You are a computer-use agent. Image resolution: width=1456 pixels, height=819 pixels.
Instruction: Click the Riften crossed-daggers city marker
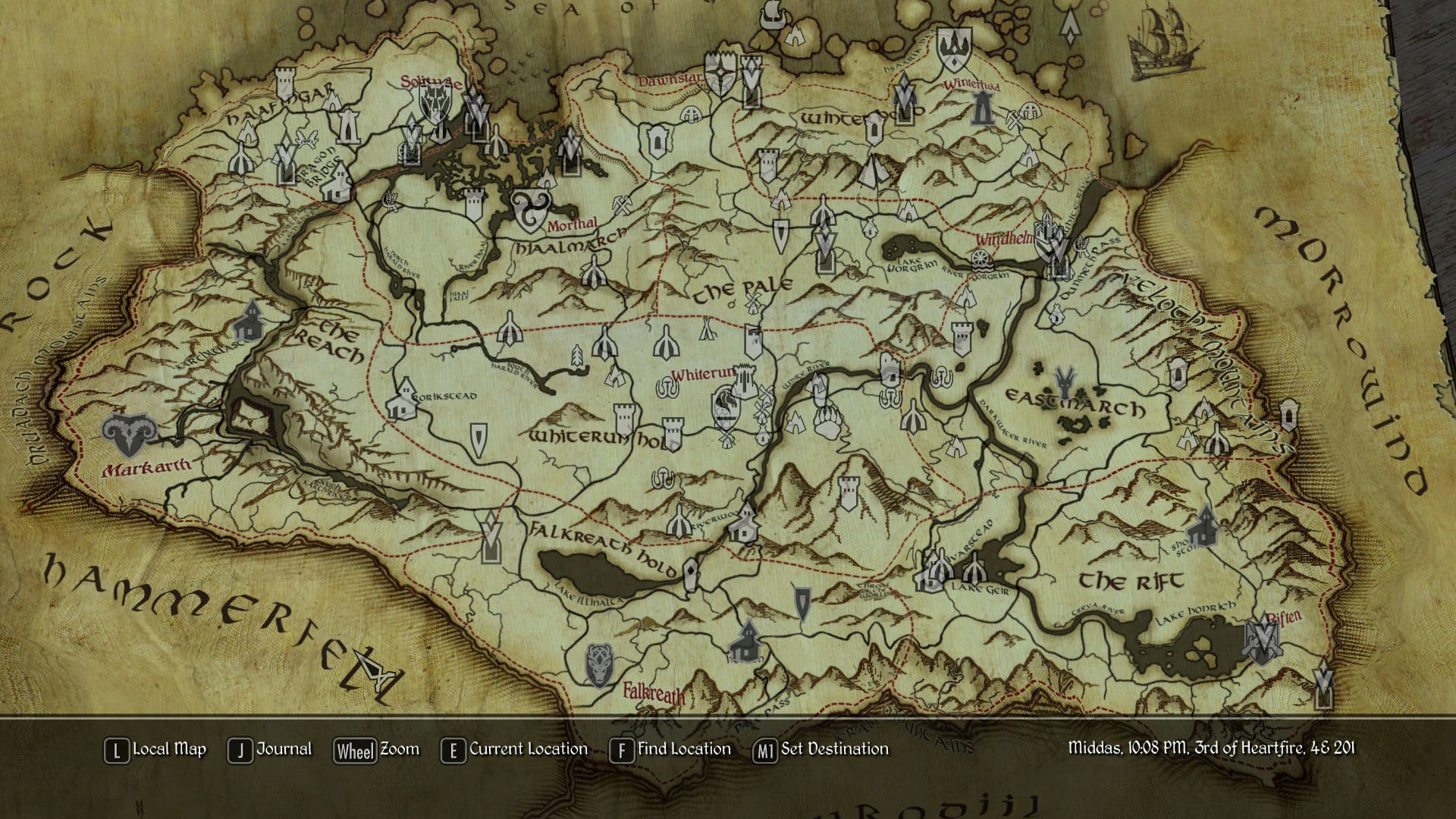[x=1262, y=641]
